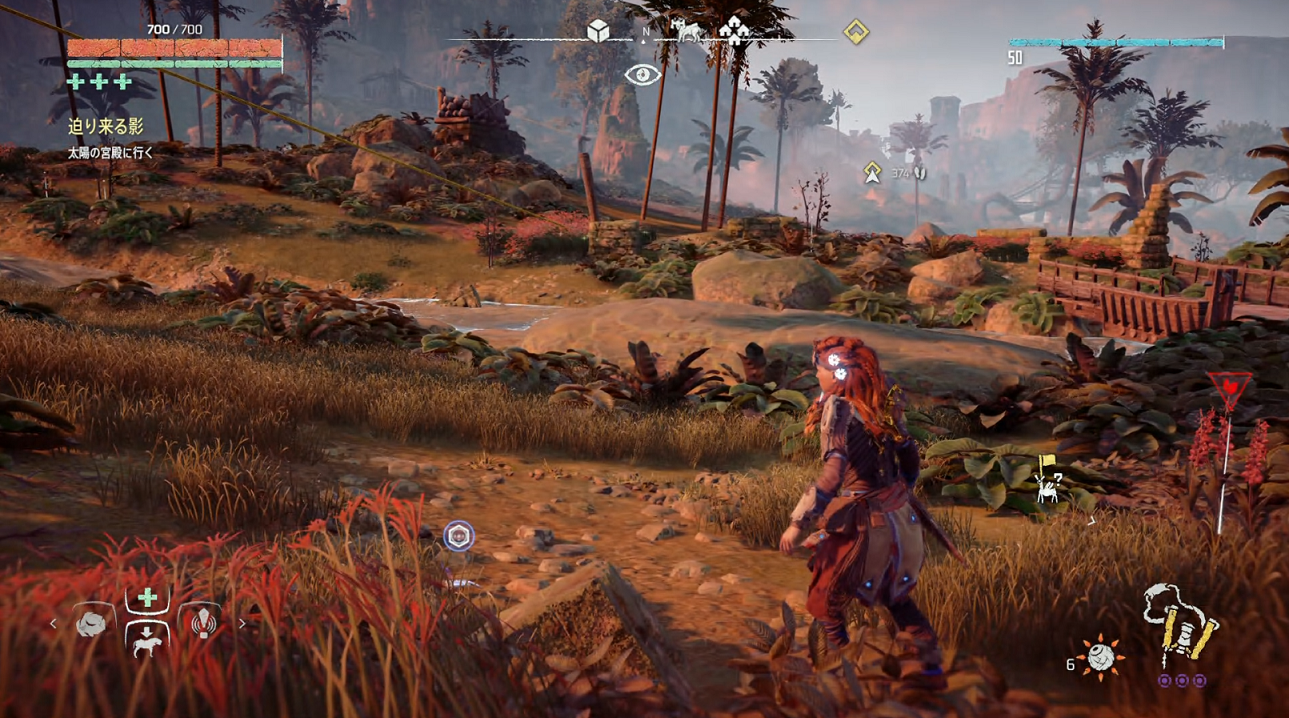
Task: Cycle tools with the left arrow
Action: (x=54, y=624)
